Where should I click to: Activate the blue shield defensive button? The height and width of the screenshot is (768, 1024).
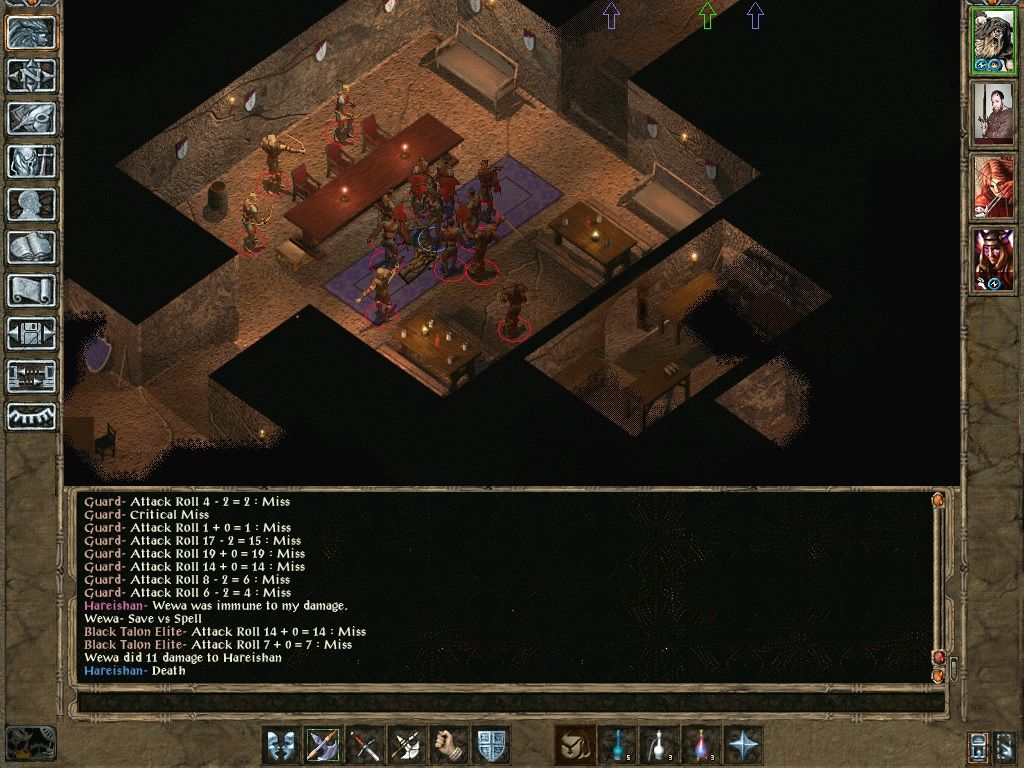(492, 746)
